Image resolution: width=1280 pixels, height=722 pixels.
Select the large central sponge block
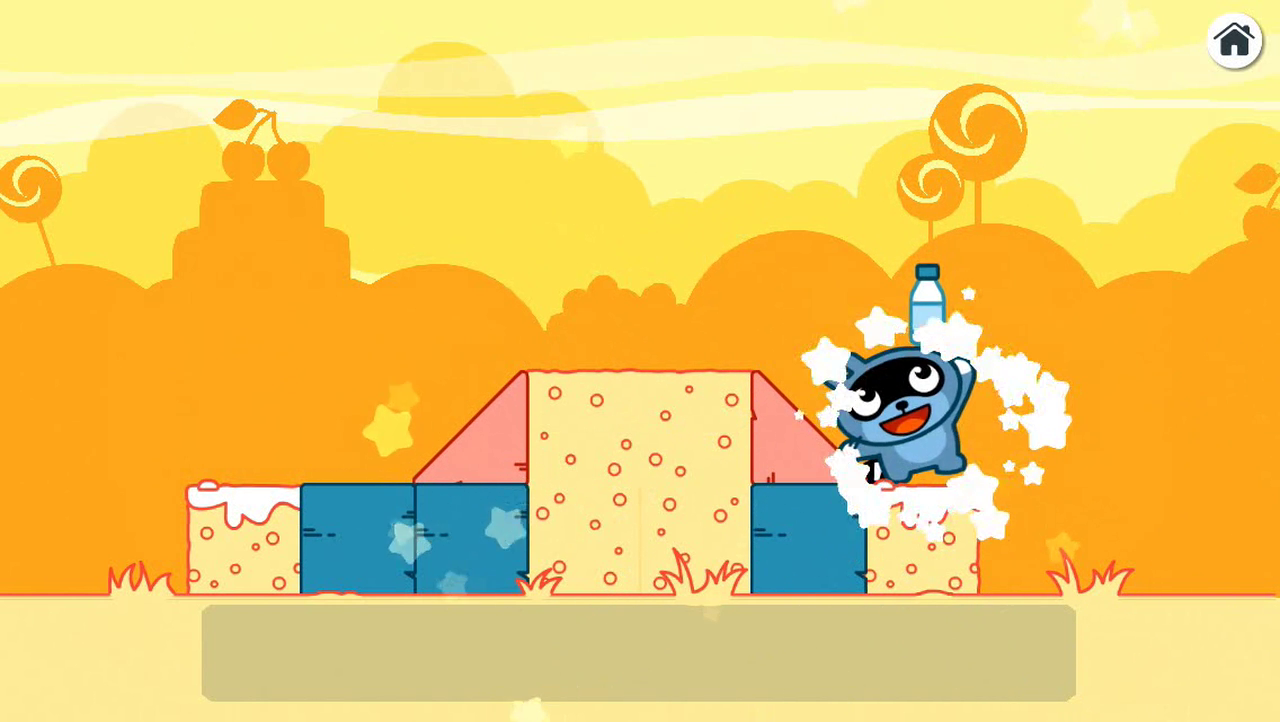(x=640, y=480)
